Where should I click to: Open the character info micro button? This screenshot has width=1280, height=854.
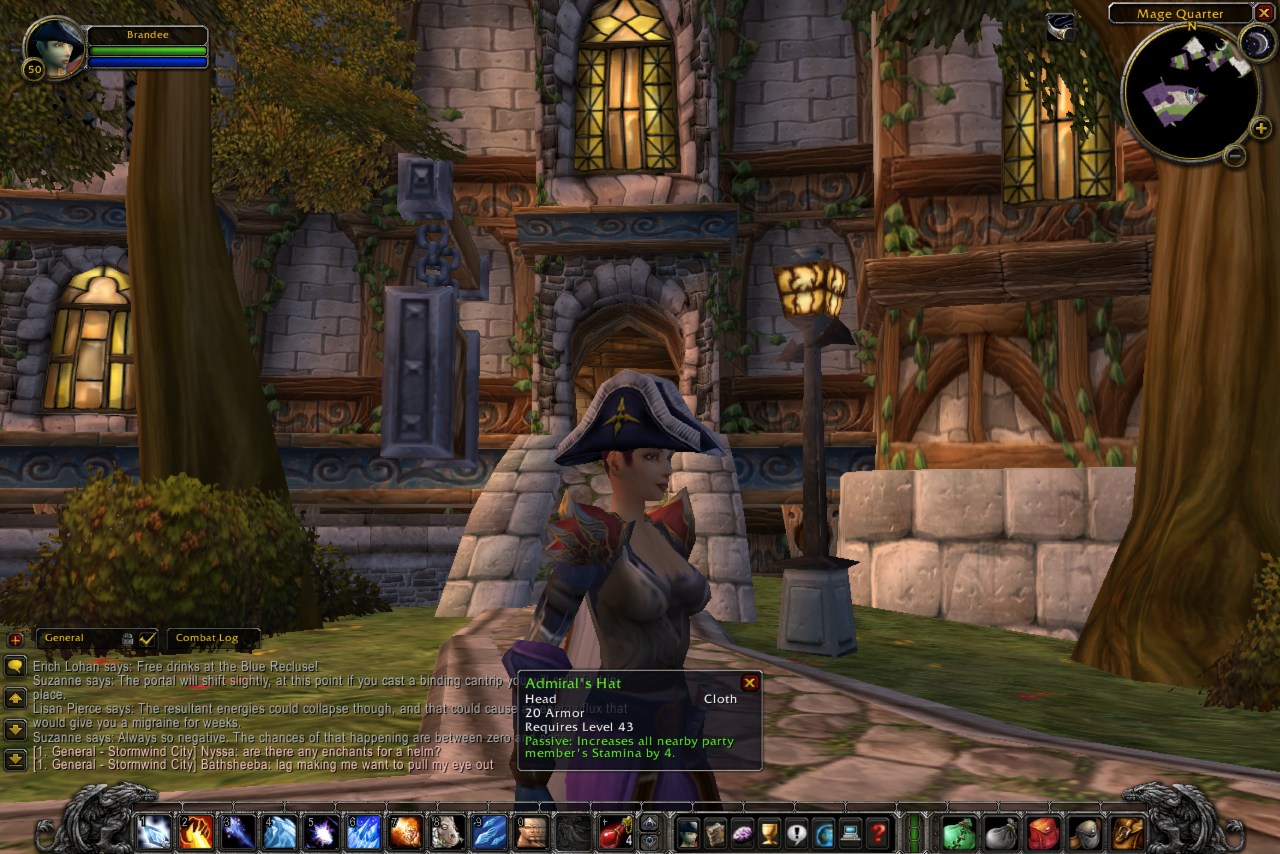click(x=688, y=831)
